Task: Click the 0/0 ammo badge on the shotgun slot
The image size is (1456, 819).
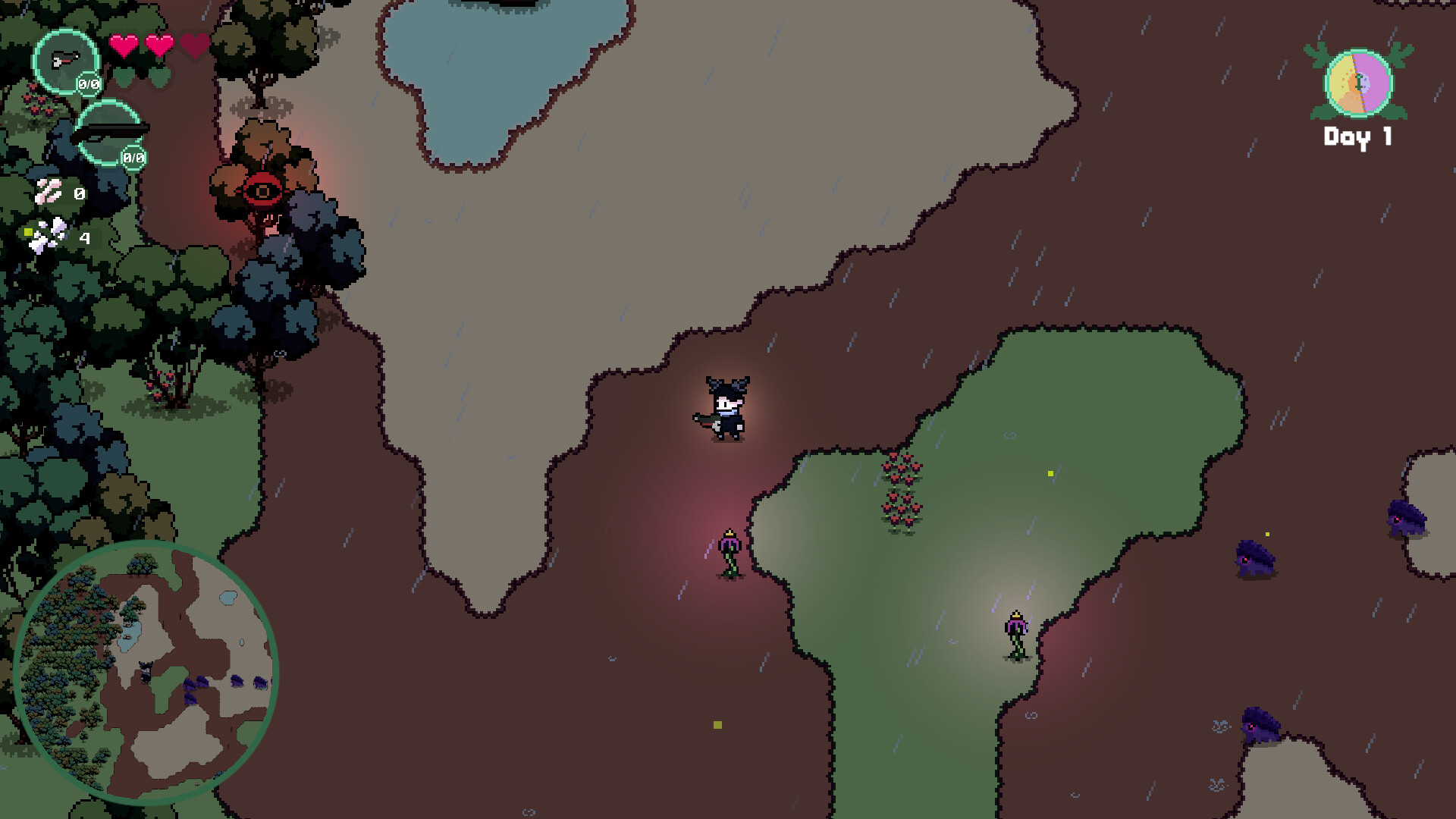Action: pos(133,158)
